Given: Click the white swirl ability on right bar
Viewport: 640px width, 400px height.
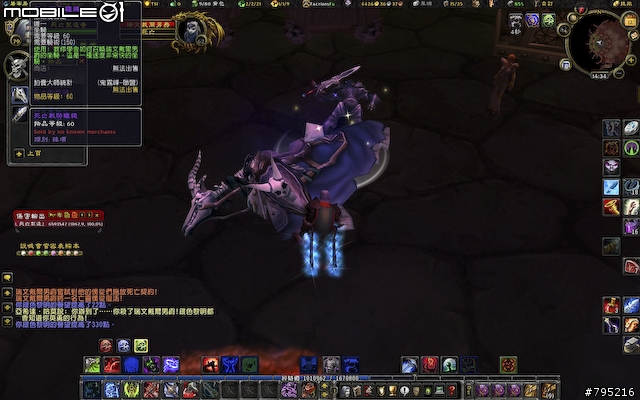Looking at the screenshot, I should pyautogui.click(x=631, y=128).
